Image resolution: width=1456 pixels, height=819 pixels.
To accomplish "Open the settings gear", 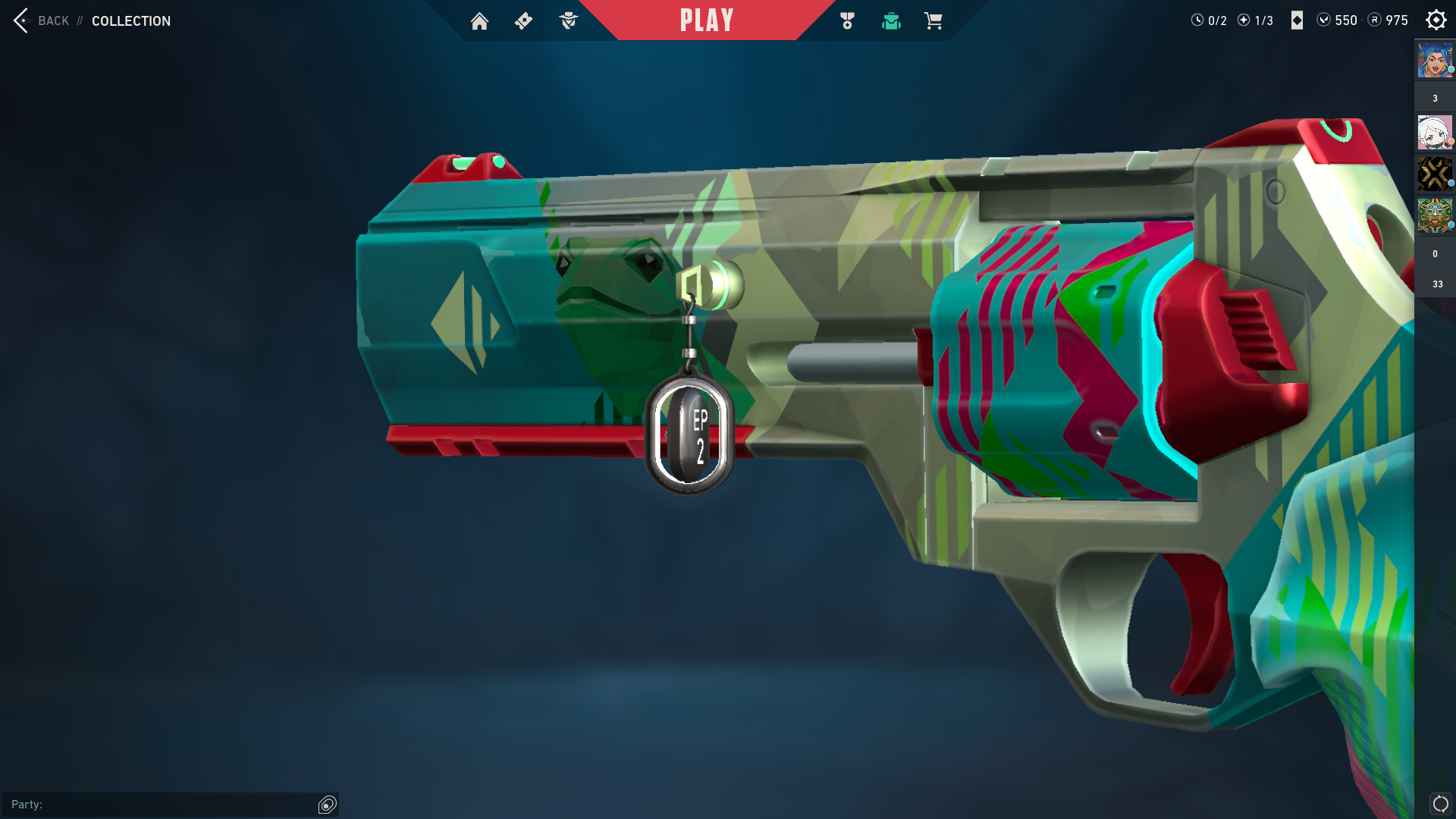I will (x=1436, y=20).
